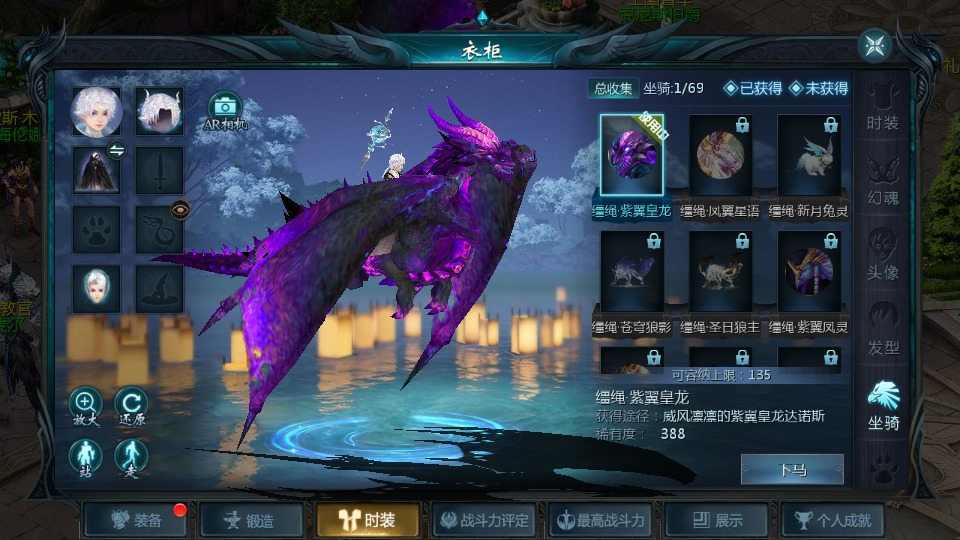This screenshot has height=540, width=960.
Task: Open the 个人成就 achievements tab
Action: 832,520
